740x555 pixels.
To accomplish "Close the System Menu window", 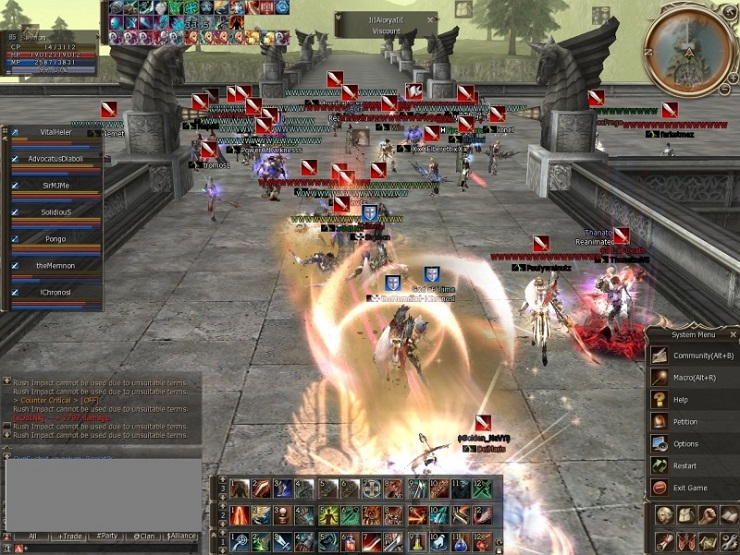I will pos(733,335).
